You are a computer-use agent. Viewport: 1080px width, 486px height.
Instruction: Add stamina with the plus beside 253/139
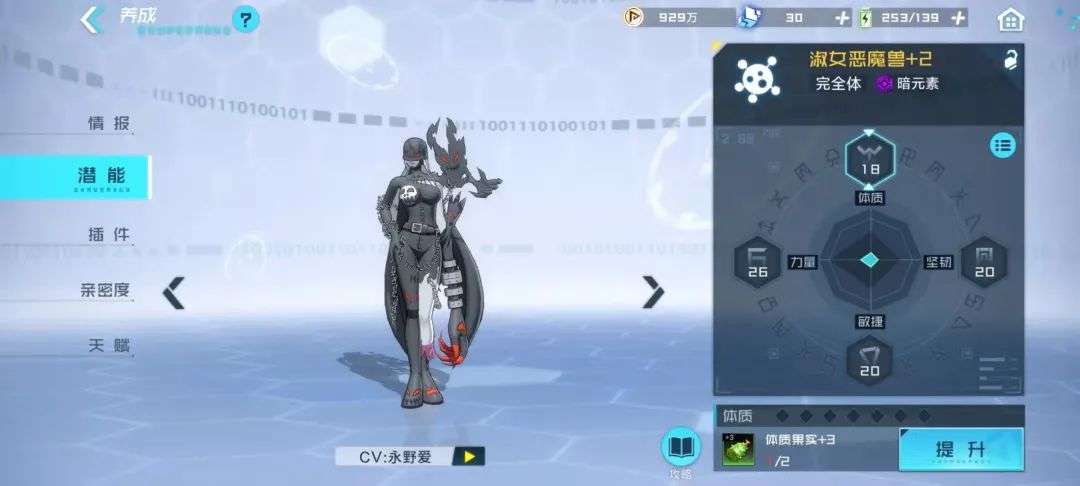(x=958, y=18)
